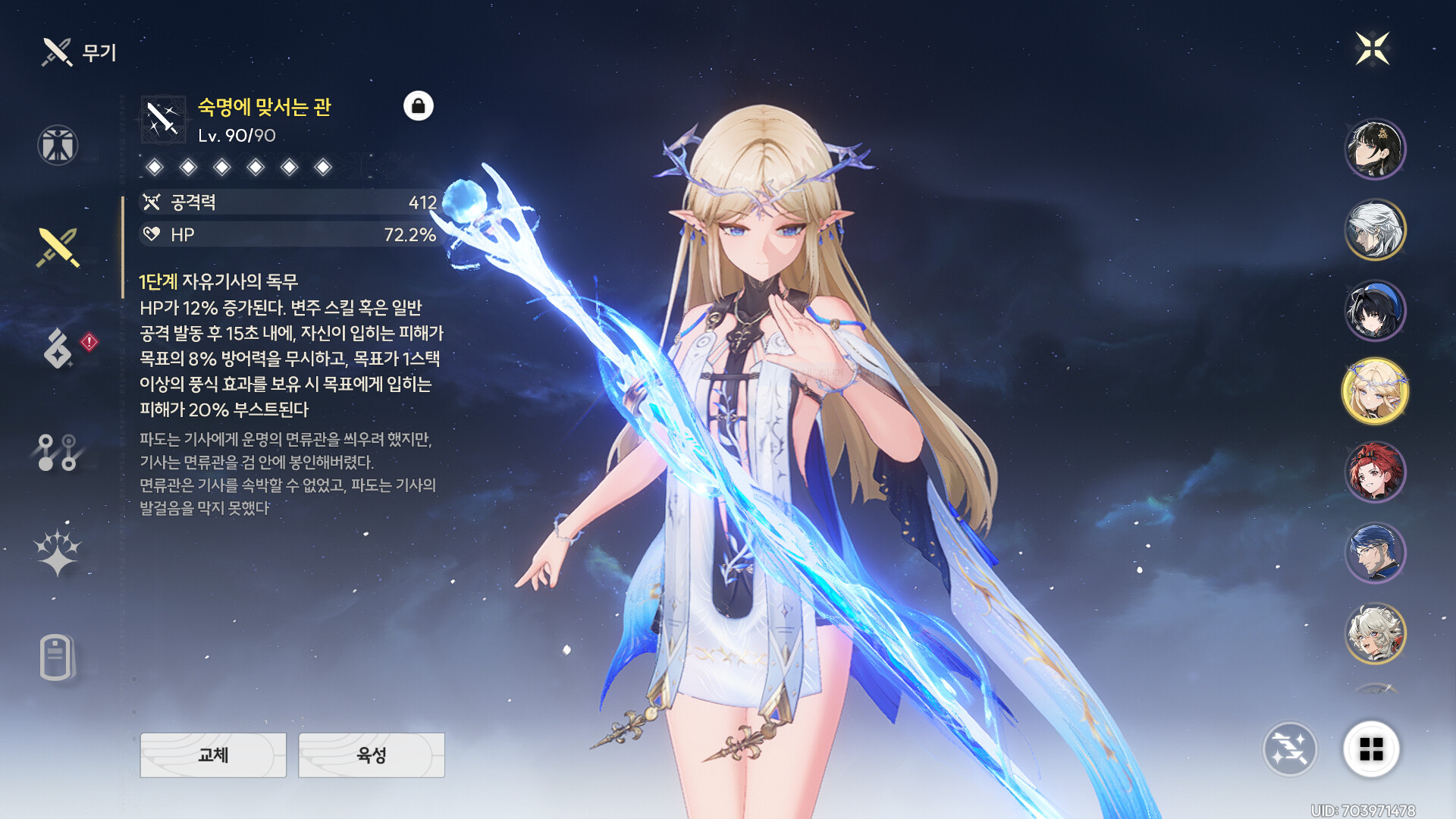1456x819 pixels.
Task: Select the blonde elf character portrait
Action: pyautogui.click(x=1374, y=391)
